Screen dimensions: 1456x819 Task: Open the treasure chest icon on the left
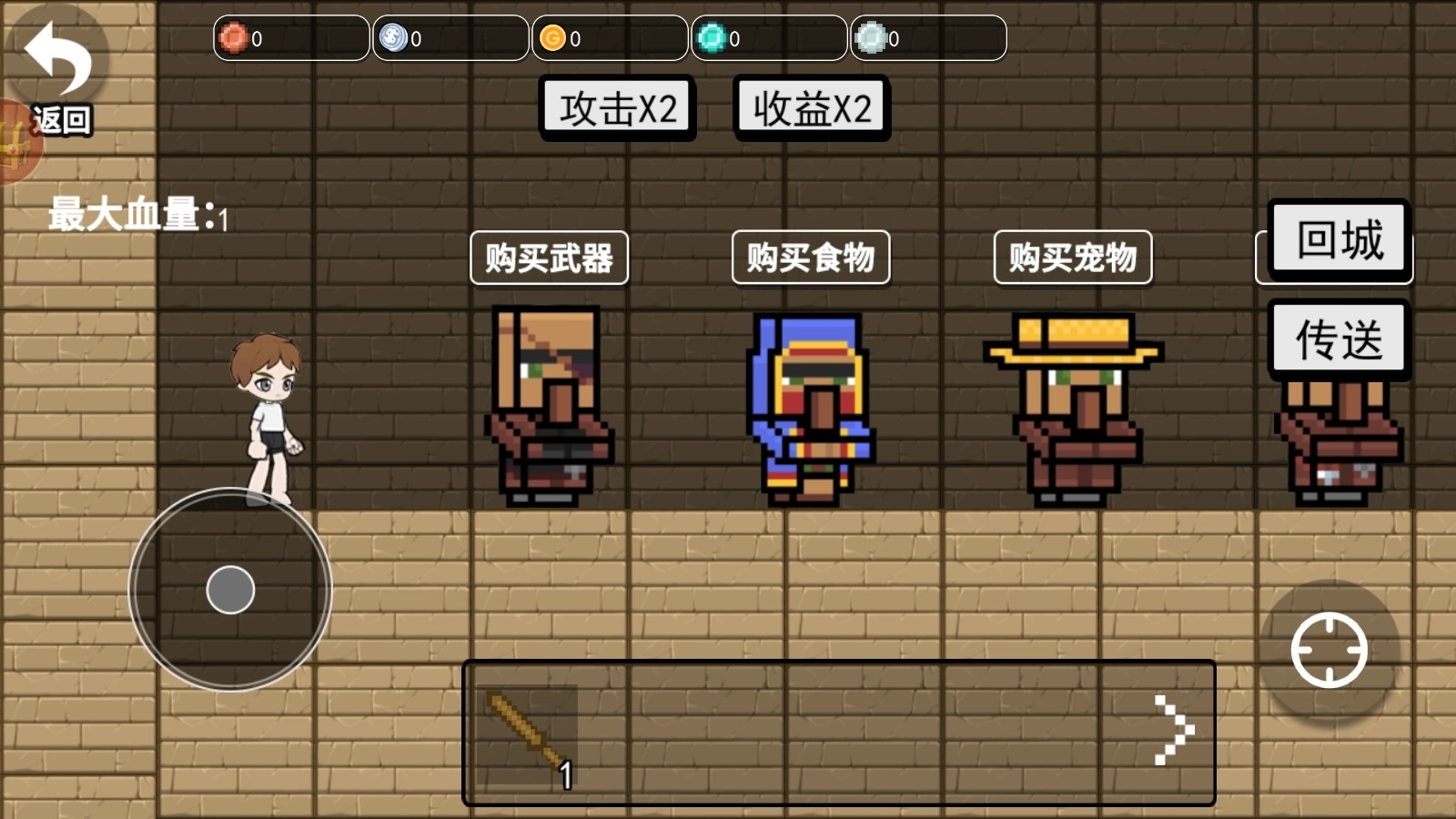tap(14, 146)
